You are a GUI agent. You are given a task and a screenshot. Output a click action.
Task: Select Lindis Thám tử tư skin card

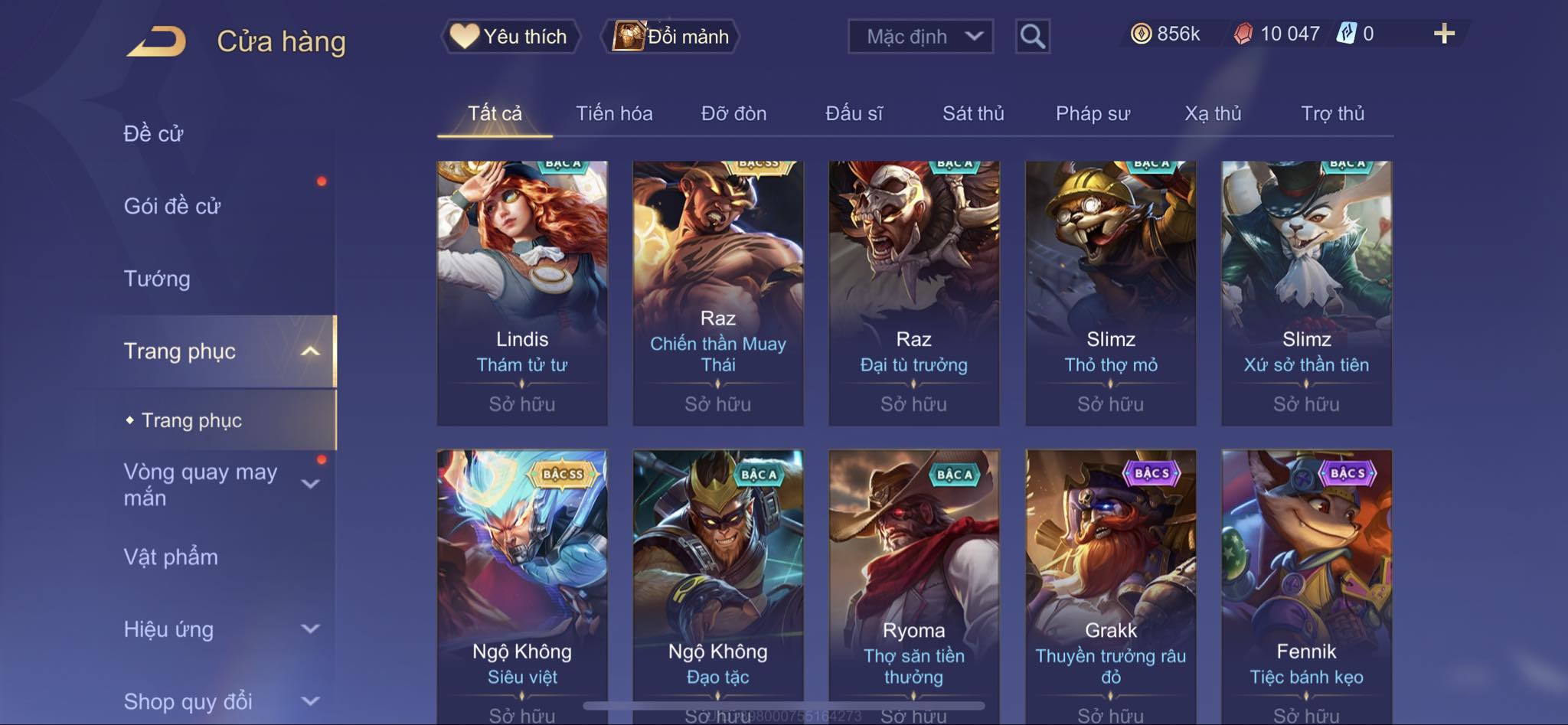pyautogui.click(x=522, y=292)
